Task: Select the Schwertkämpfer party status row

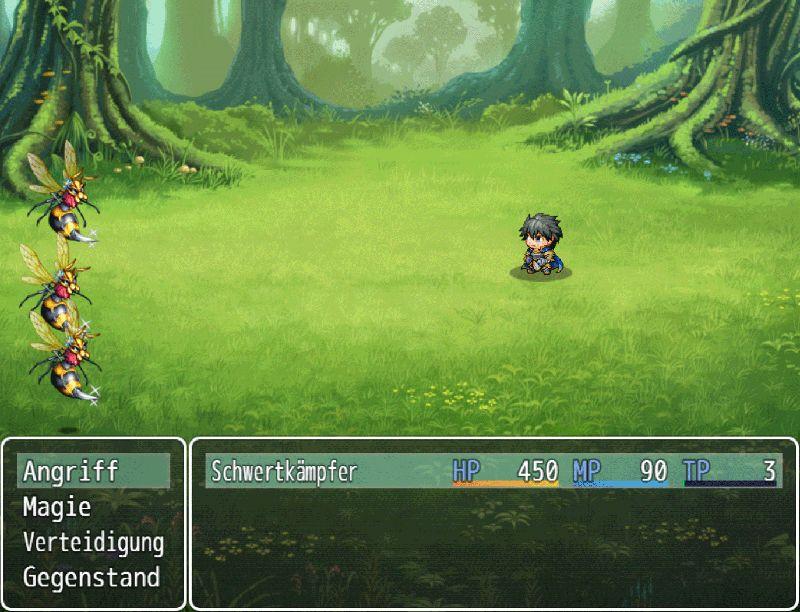Action: (x=494, y=471)
